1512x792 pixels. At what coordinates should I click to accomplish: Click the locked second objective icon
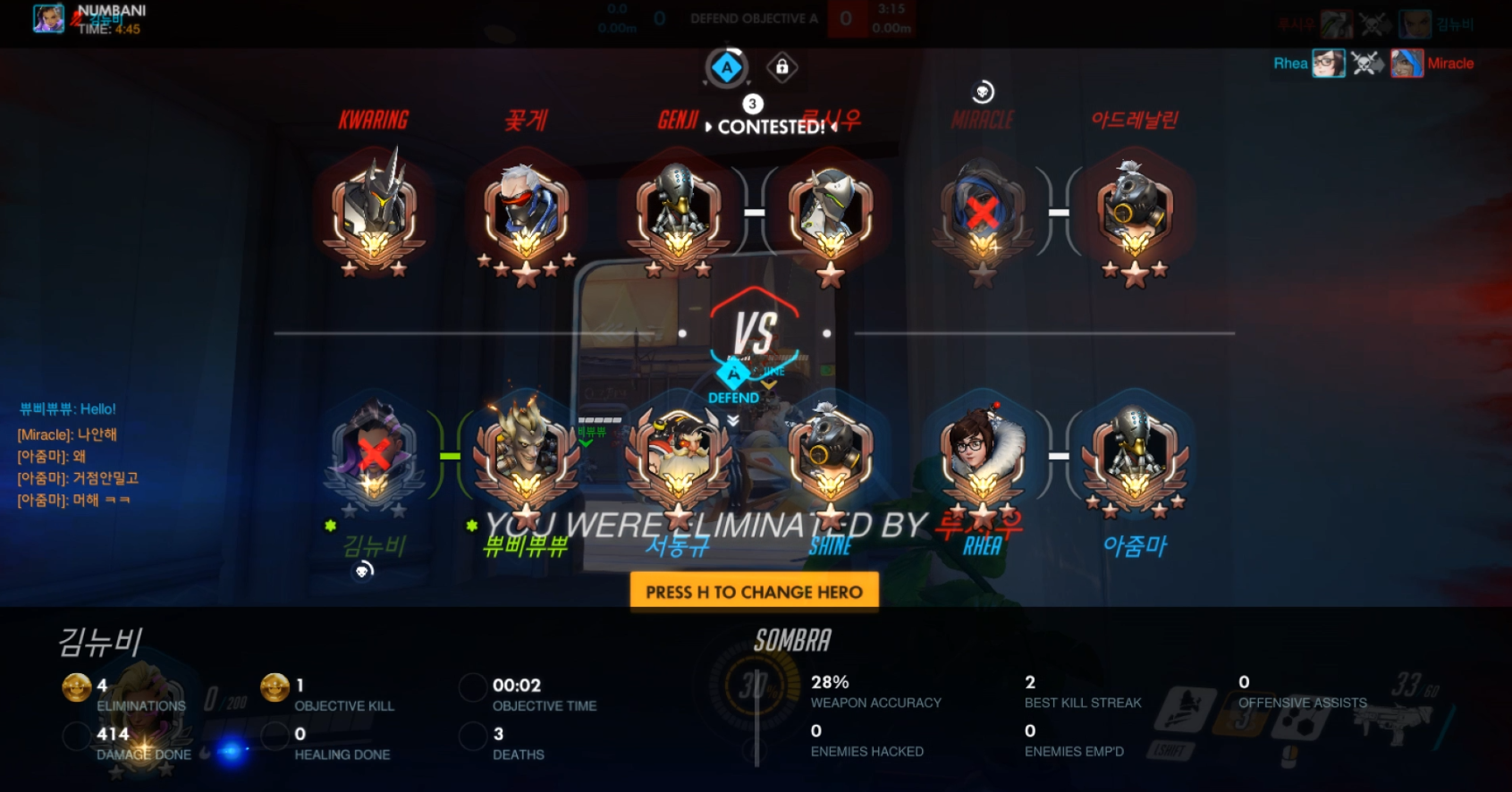pos(782,67)
